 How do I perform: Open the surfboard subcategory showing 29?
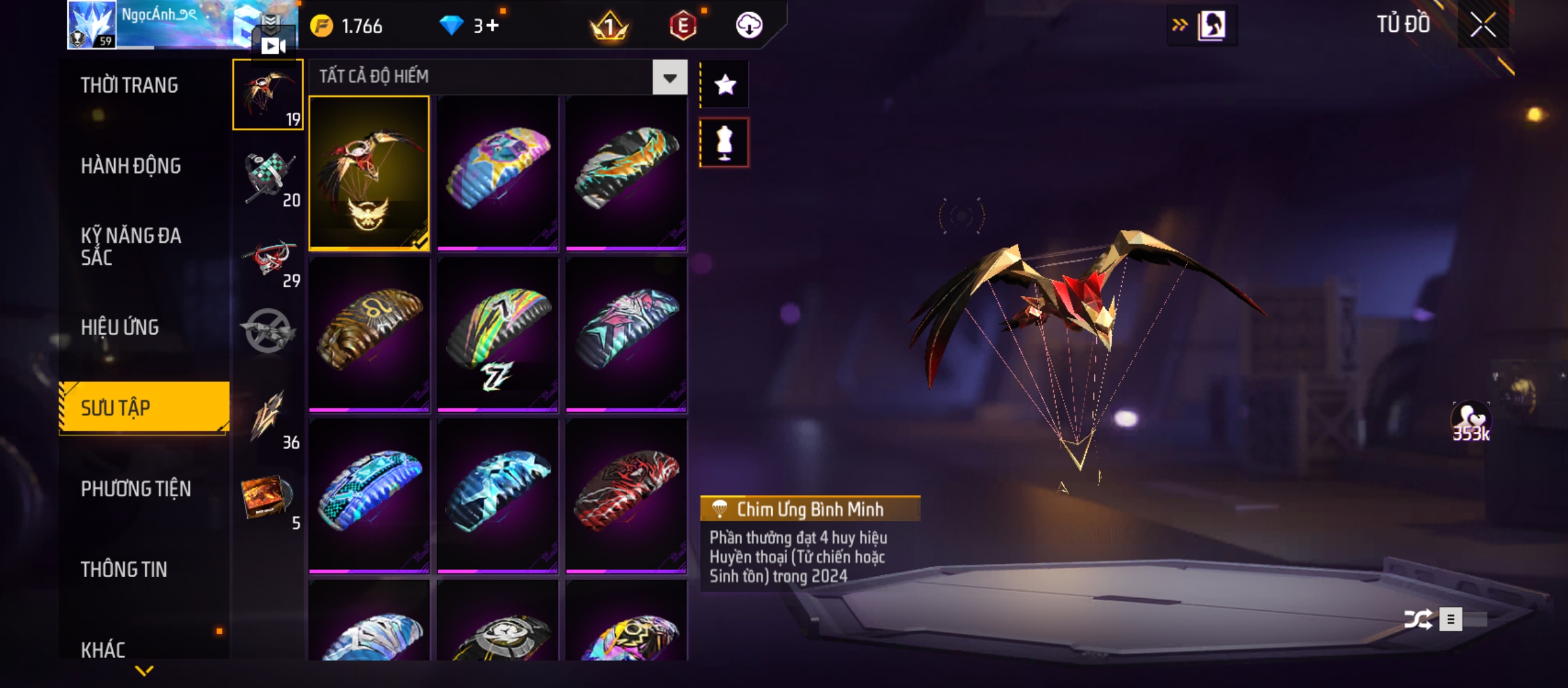[268, 260]
